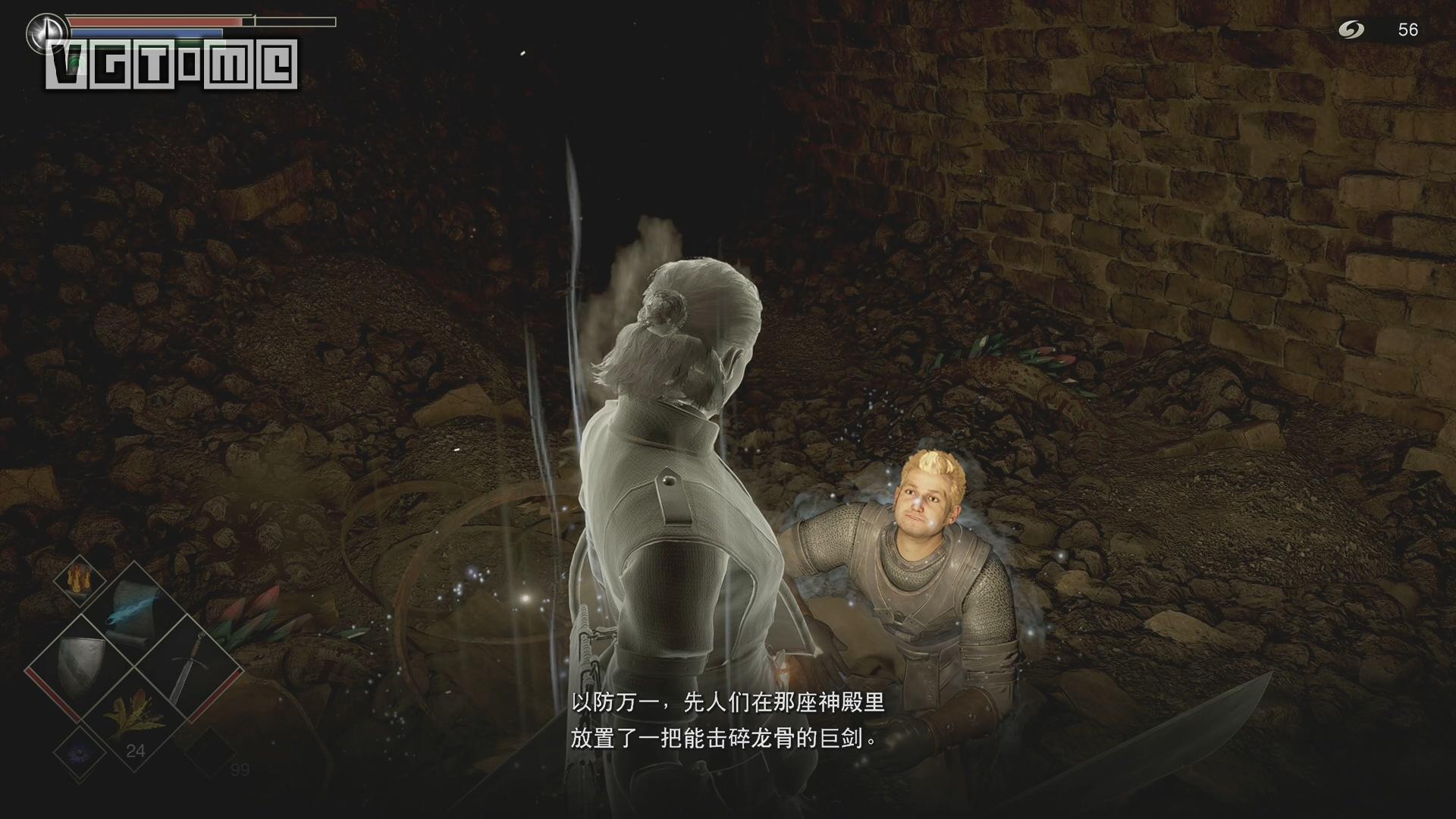Click the purple flower item icon in the lower diamond

click(78, 752)
